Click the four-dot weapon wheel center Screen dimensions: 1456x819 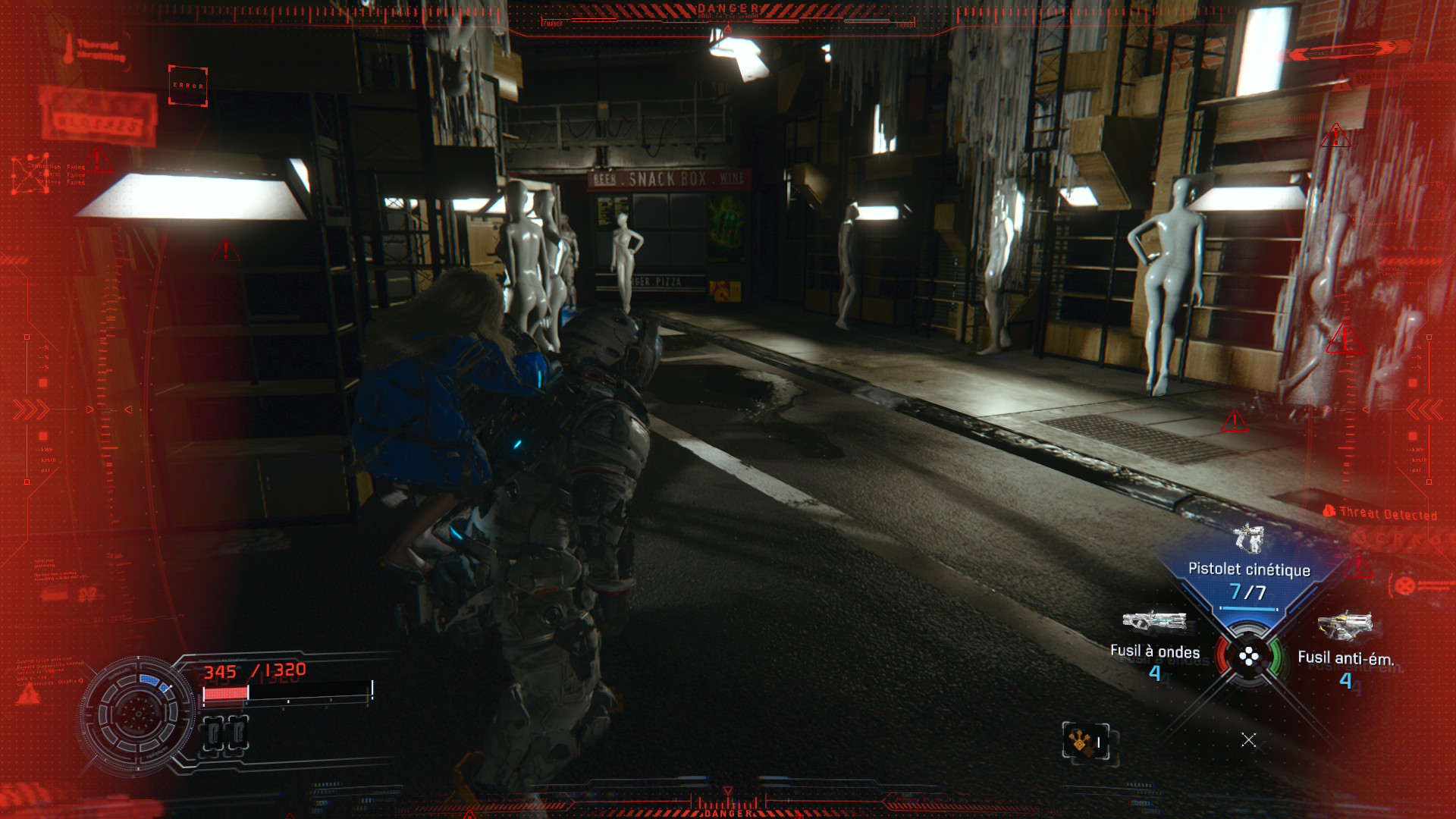(x=1248, y=657)
